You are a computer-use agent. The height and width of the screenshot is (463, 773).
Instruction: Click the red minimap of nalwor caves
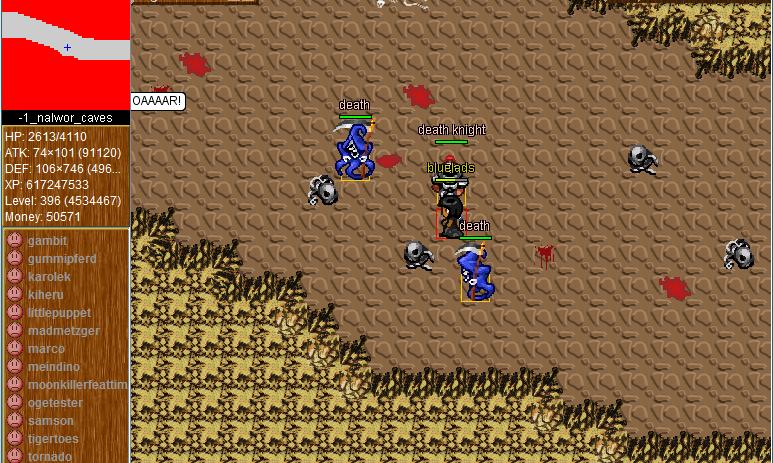tap(65, 55)
